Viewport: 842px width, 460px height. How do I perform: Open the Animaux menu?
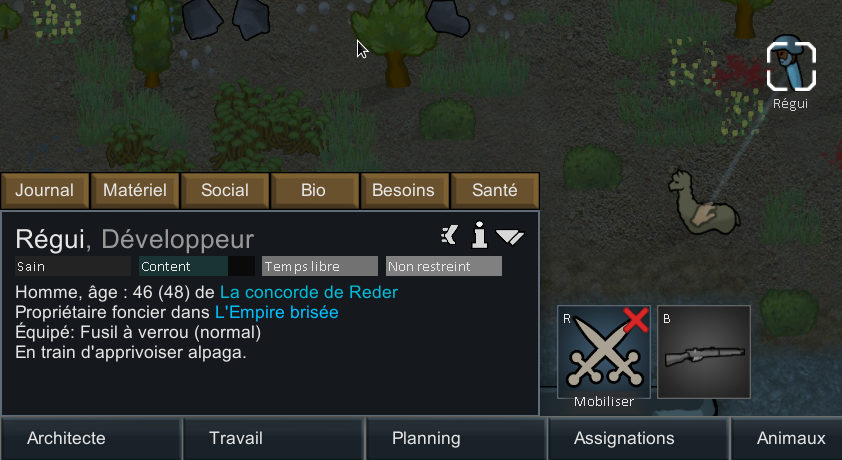pos(791,438)
